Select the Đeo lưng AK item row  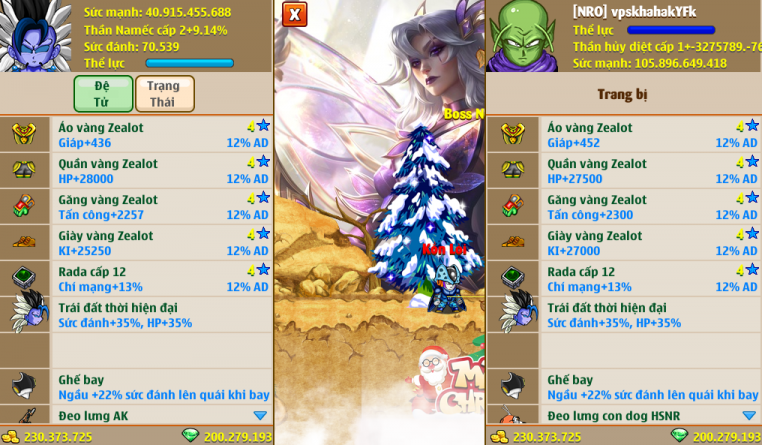point(150,415)
